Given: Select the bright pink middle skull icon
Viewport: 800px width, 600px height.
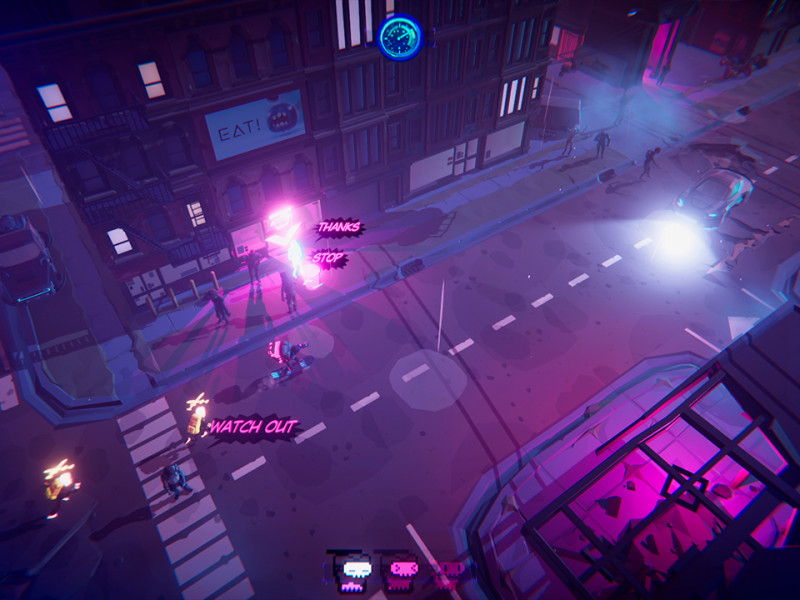Looking at the screenshot, I should point(403,571).
